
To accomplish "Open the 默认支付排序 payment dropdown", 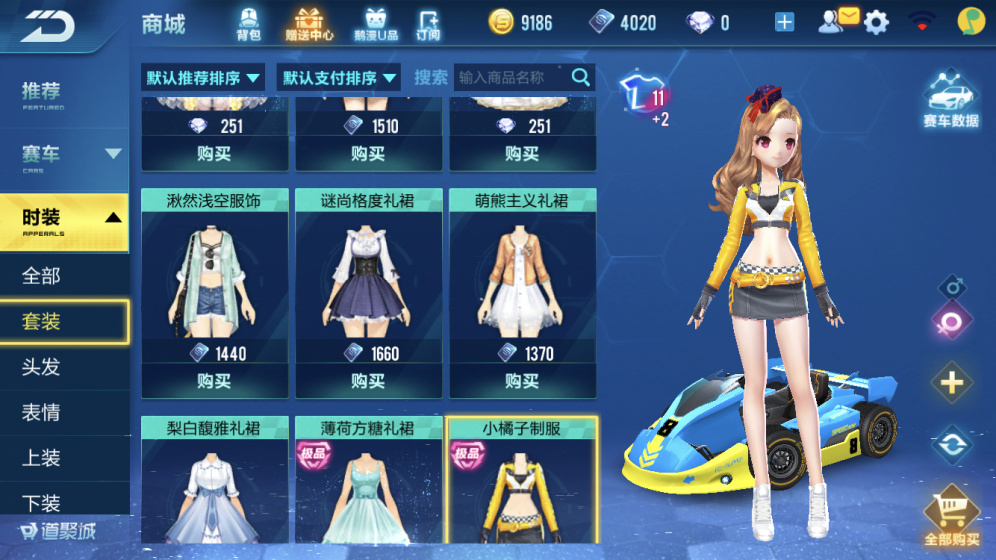I will [340, 77].
